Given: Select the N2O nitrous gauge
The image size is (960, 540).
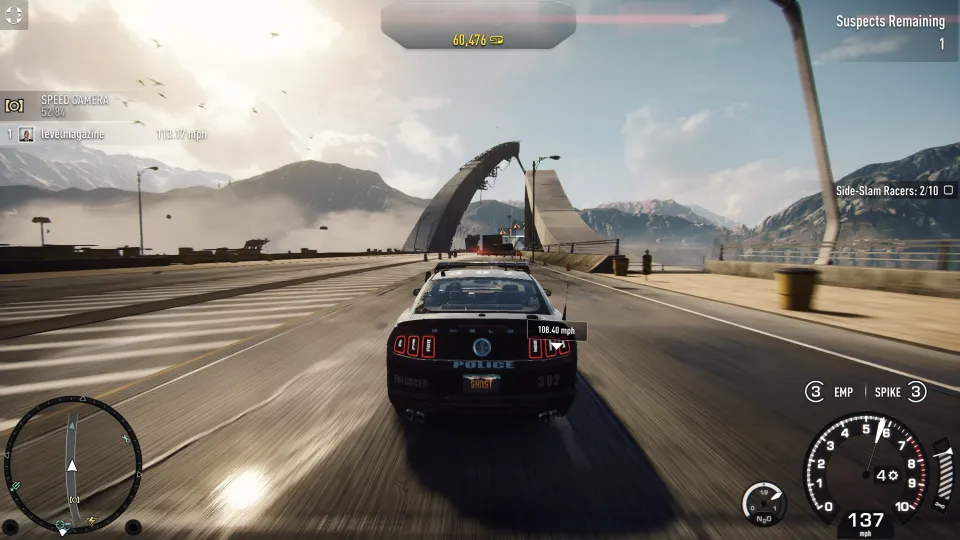Looking at the screenshot, I should (764, 502).
